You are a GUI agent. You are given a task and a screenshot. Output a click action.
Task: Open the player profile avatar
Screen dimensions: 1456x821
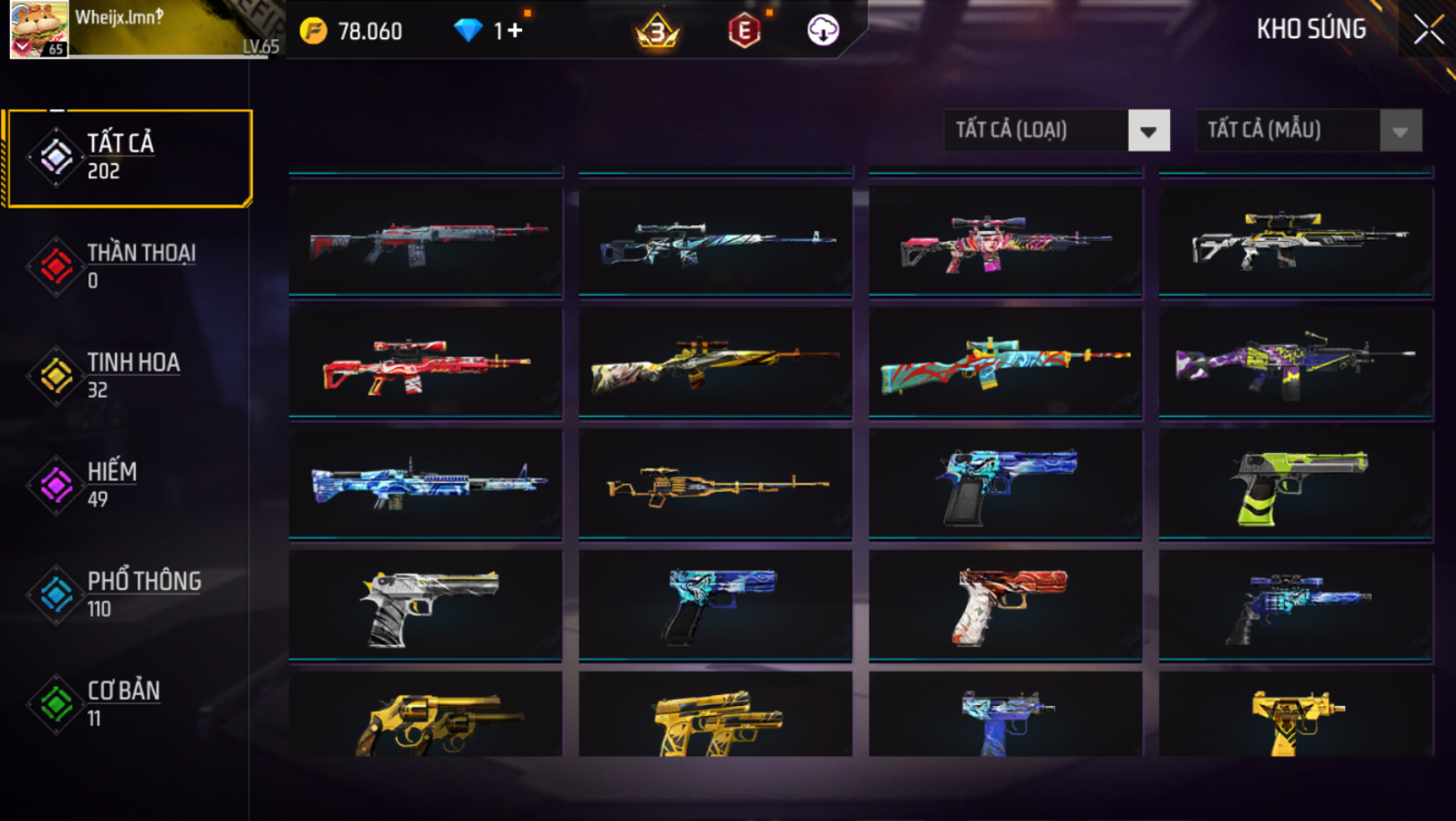pos(38,30)
